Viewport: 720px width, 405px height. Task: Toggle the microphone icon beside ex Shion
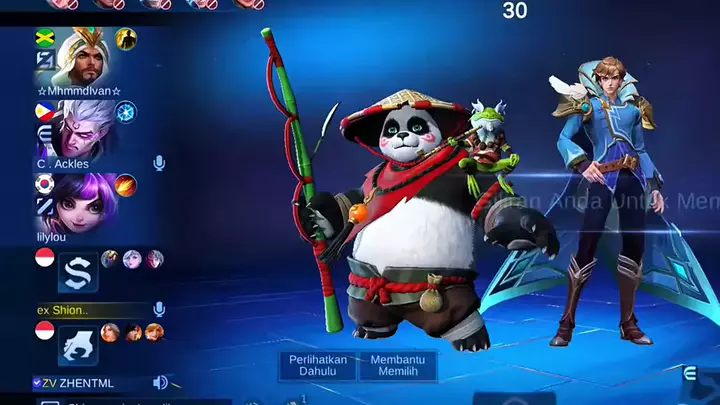159,310
